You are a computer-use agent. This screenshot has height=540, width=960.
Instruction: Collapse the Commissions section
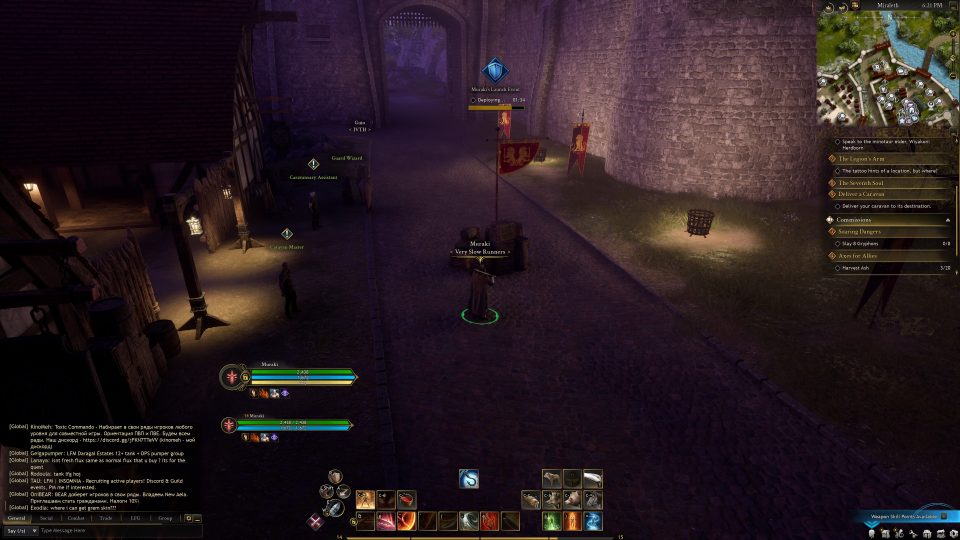(946, 219)
